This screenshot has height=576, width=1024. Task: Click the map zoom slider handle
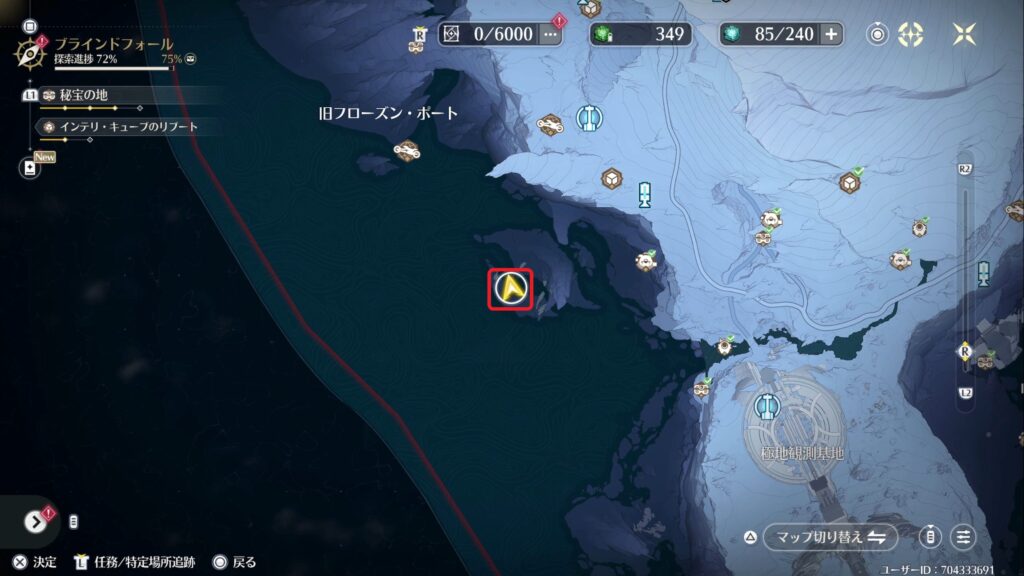point(965,352)
